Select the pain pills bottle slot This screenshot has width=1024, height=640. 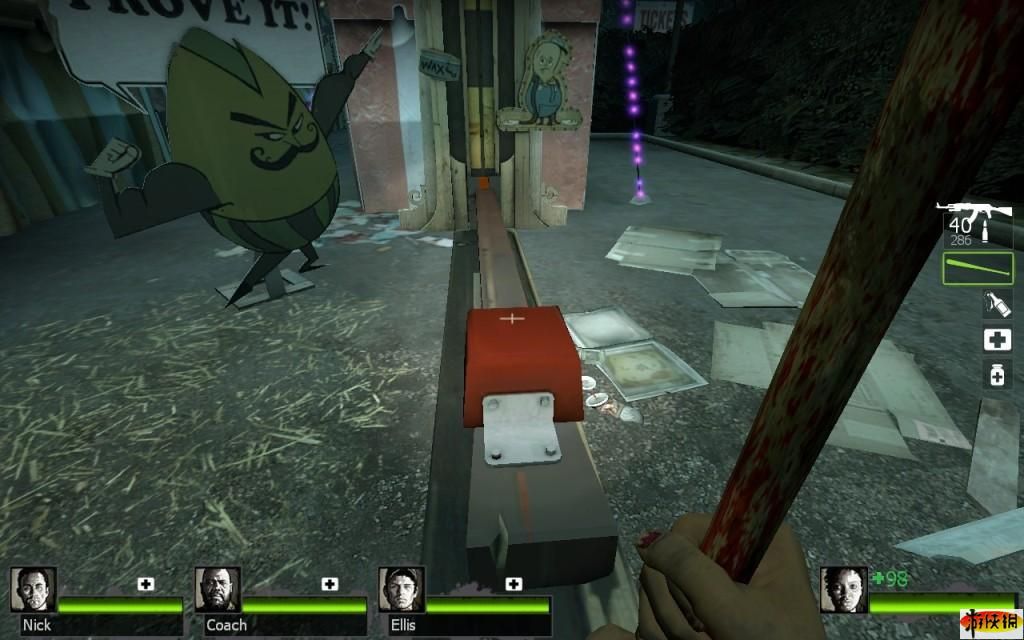(996, 375)
